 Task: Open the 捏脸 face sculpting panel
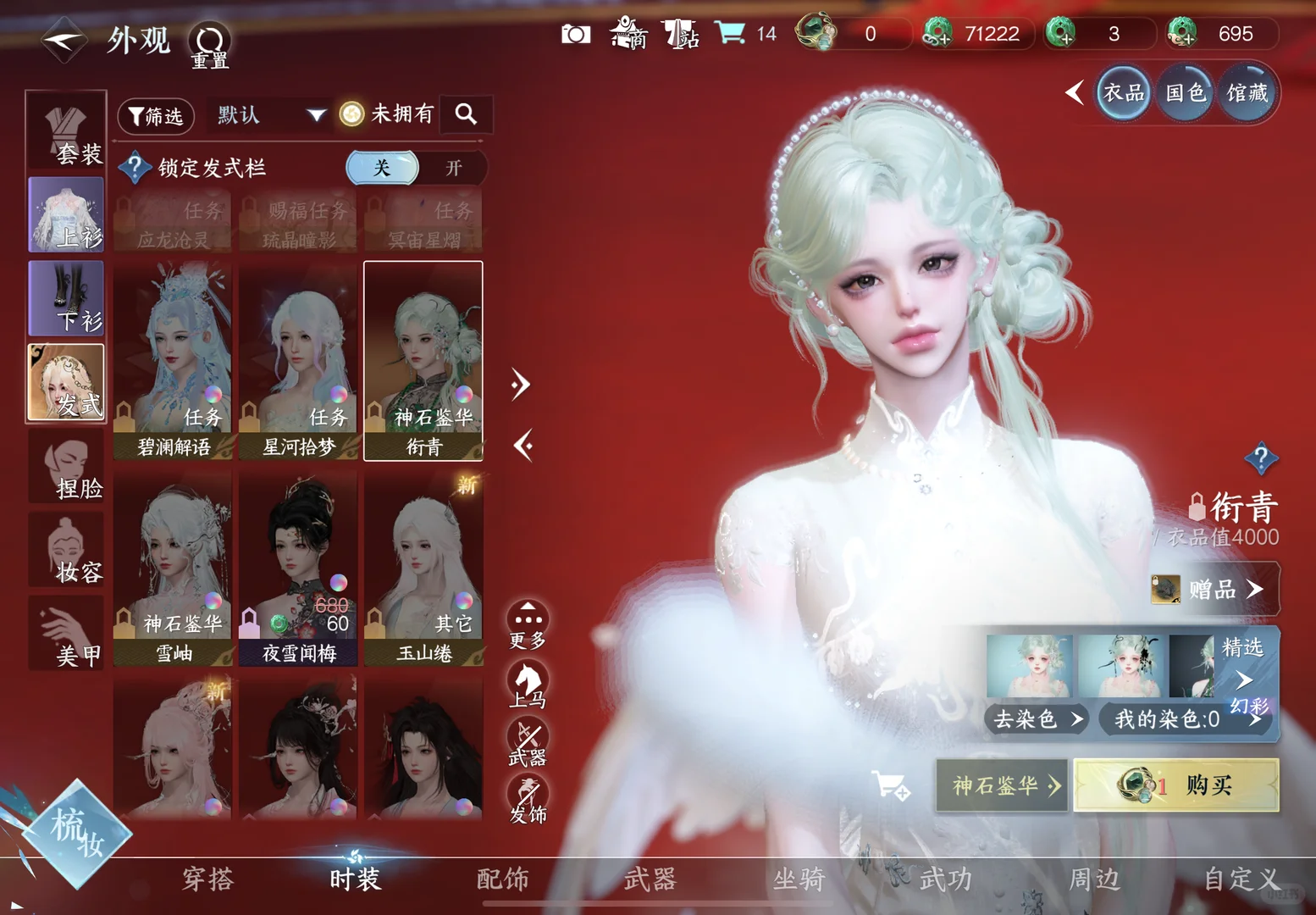coord(66,468)
